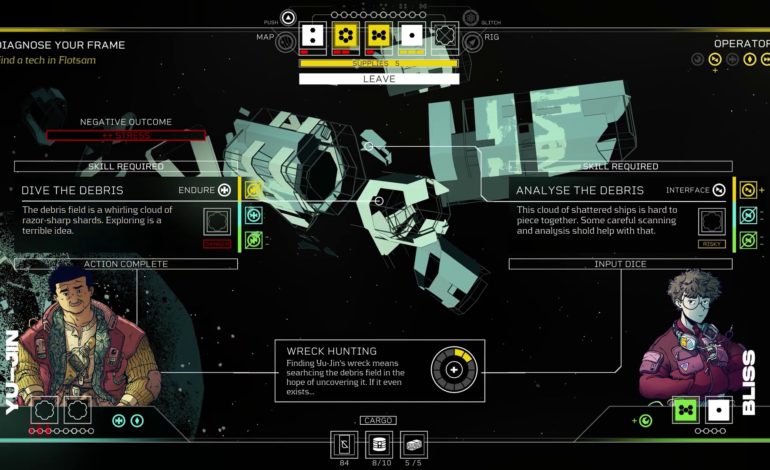770x470 pixels.
Task: Select Bliss's green five die
Action: [685, 410]
